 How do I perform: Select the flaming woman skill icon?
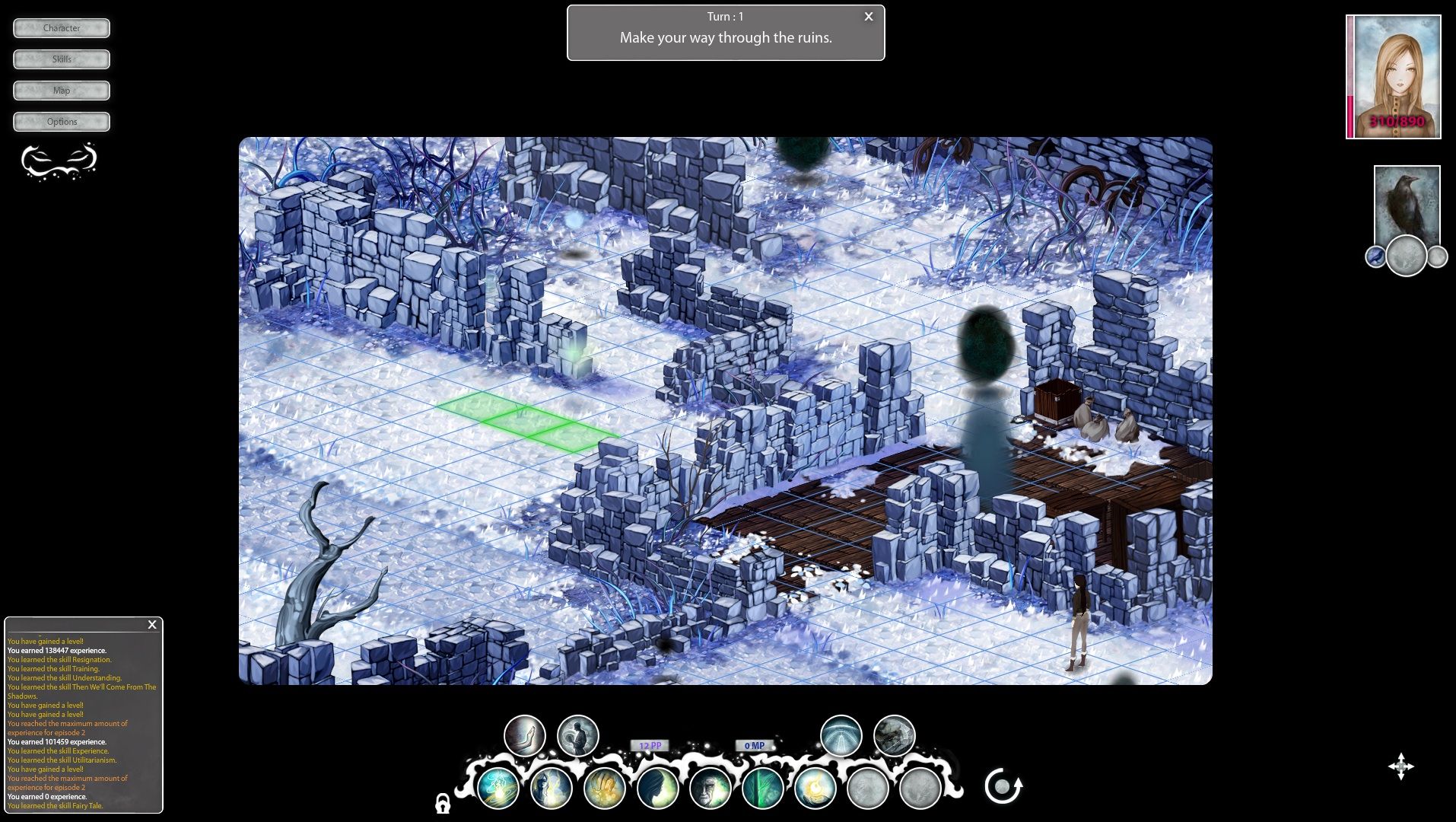point(552,789)
